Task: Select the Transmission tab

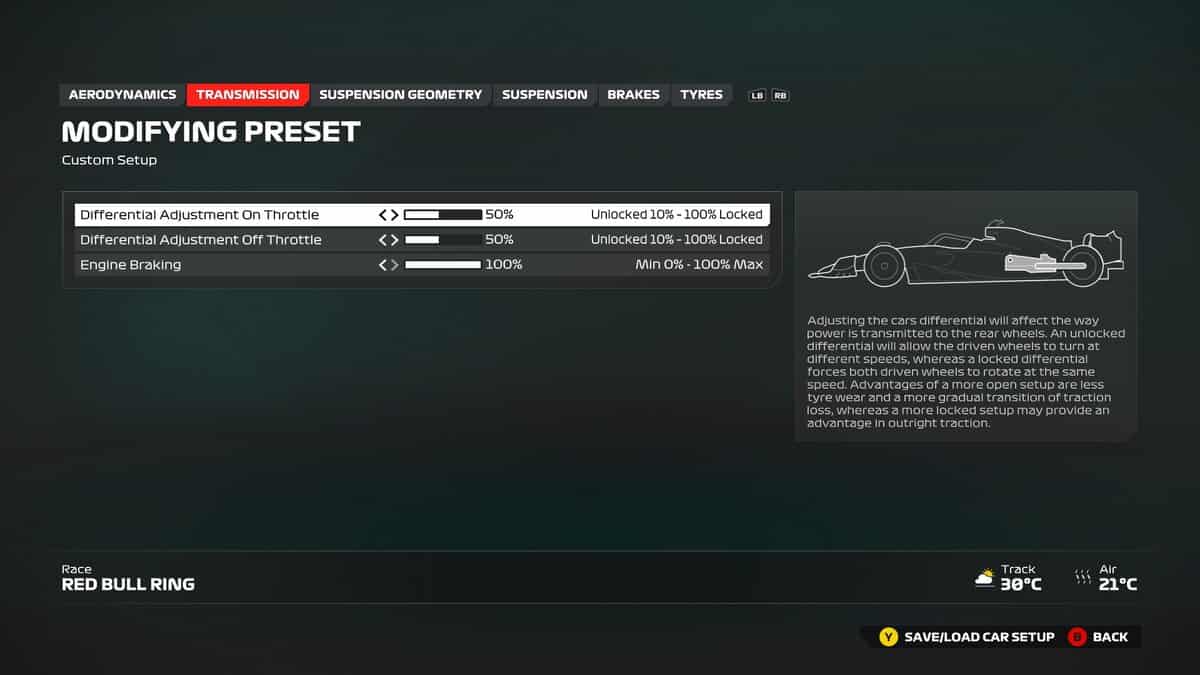Action: pos(247,95)
